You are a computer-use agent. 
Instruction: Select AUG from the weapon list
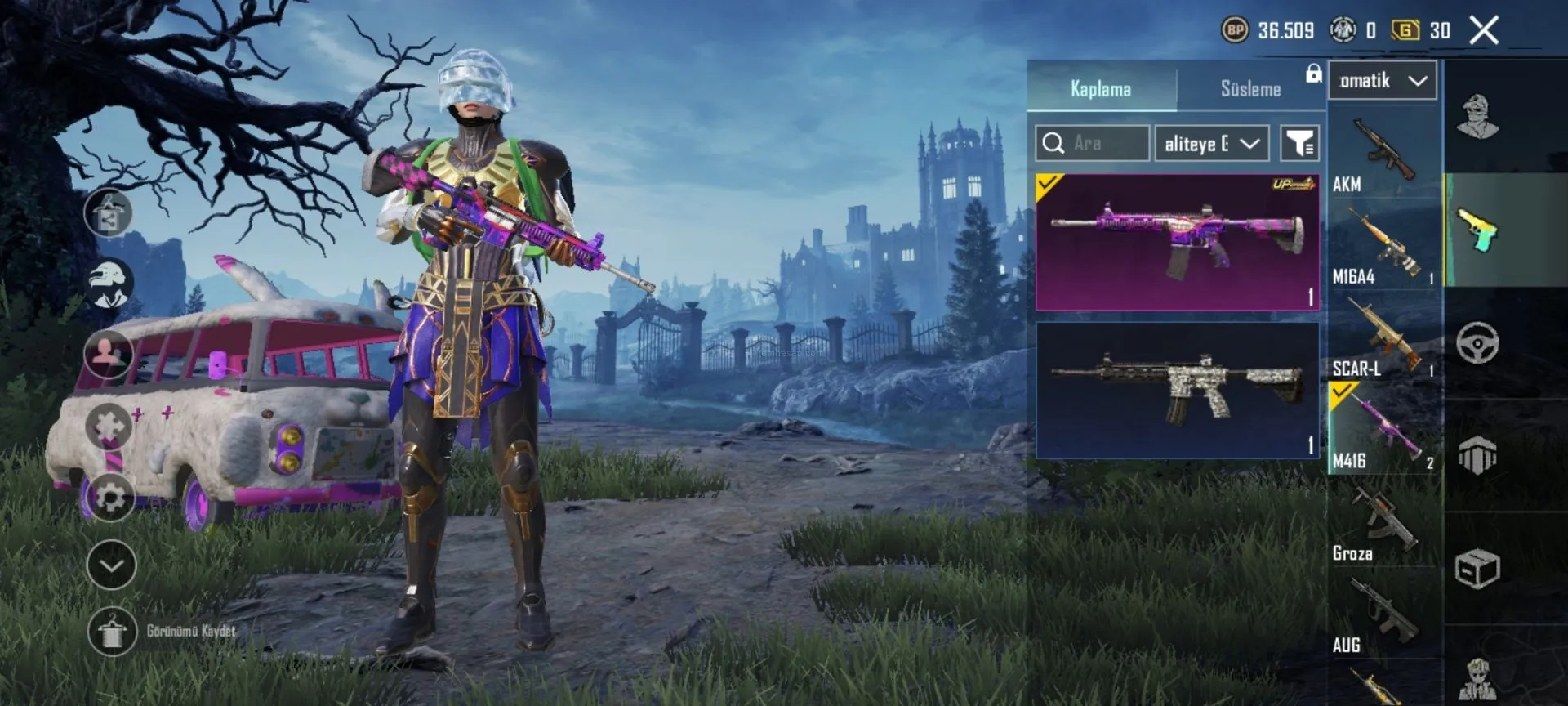point(1383,615)
